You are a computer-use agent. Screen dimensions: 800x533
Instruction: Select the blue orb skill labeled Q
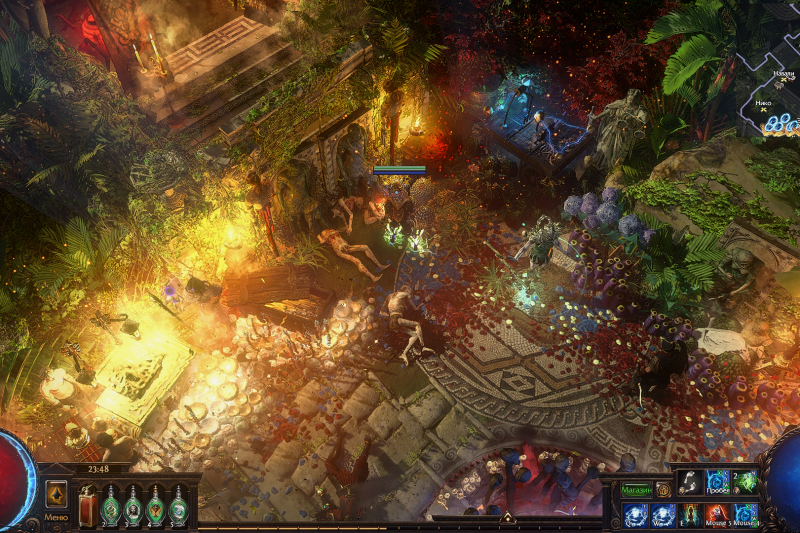(634, 515)
